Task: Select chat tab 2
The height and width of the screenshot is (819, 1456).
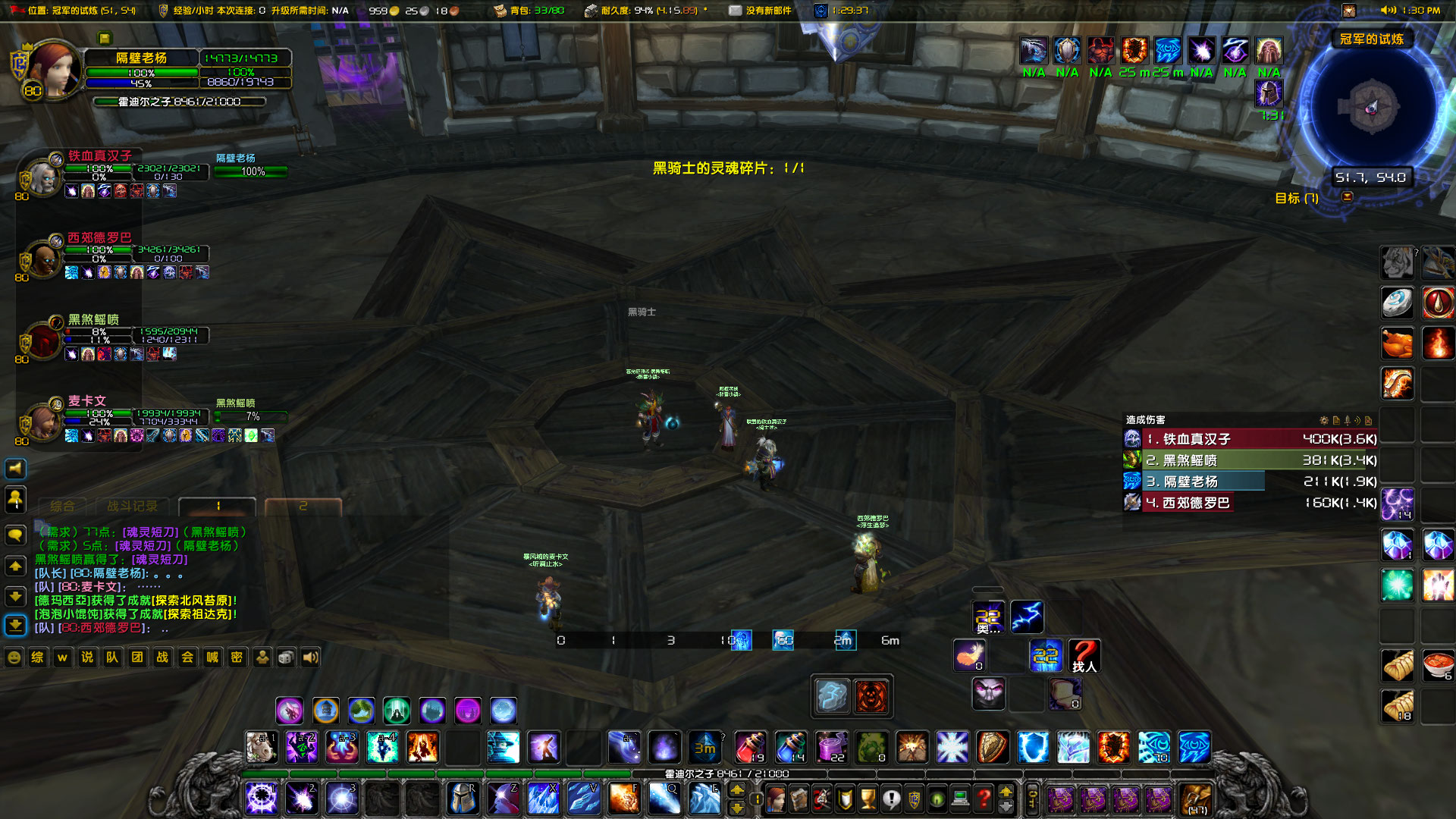Action: [x=303, y=506]
